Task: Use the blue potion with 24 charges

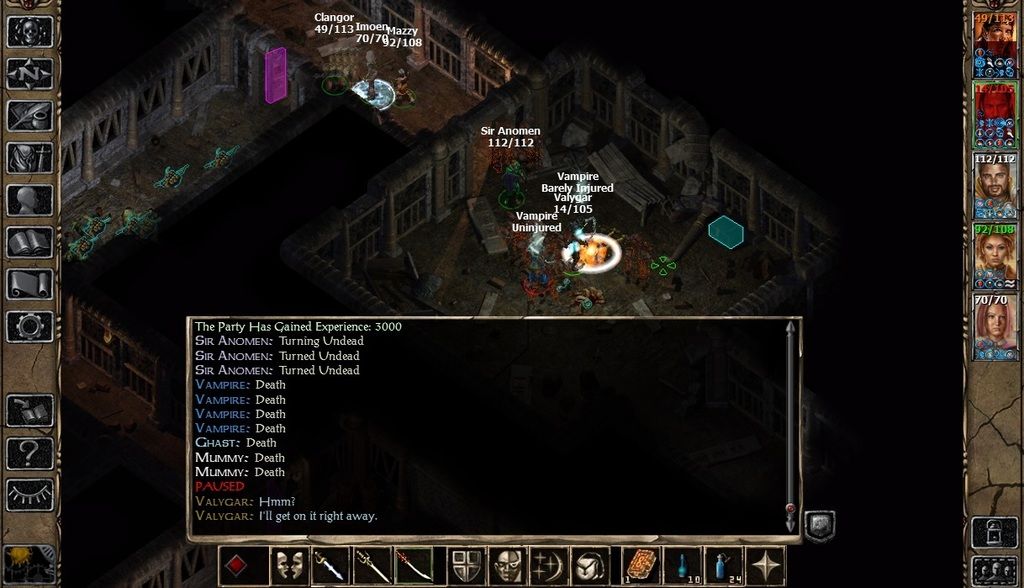Action: click(x=723, y=566)
